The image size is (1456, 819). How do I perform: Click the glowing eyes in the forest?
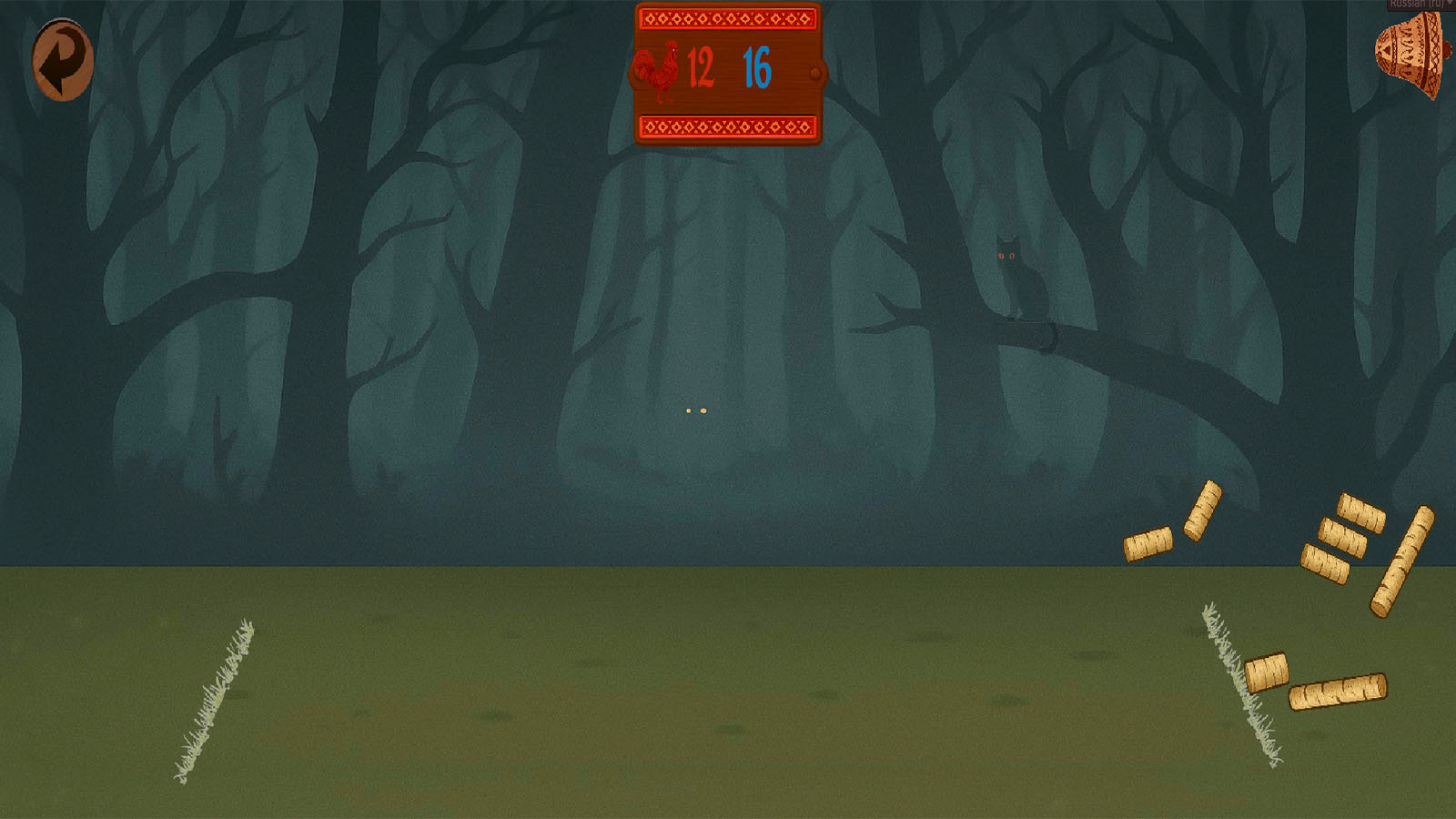click(x=696, y=411)
